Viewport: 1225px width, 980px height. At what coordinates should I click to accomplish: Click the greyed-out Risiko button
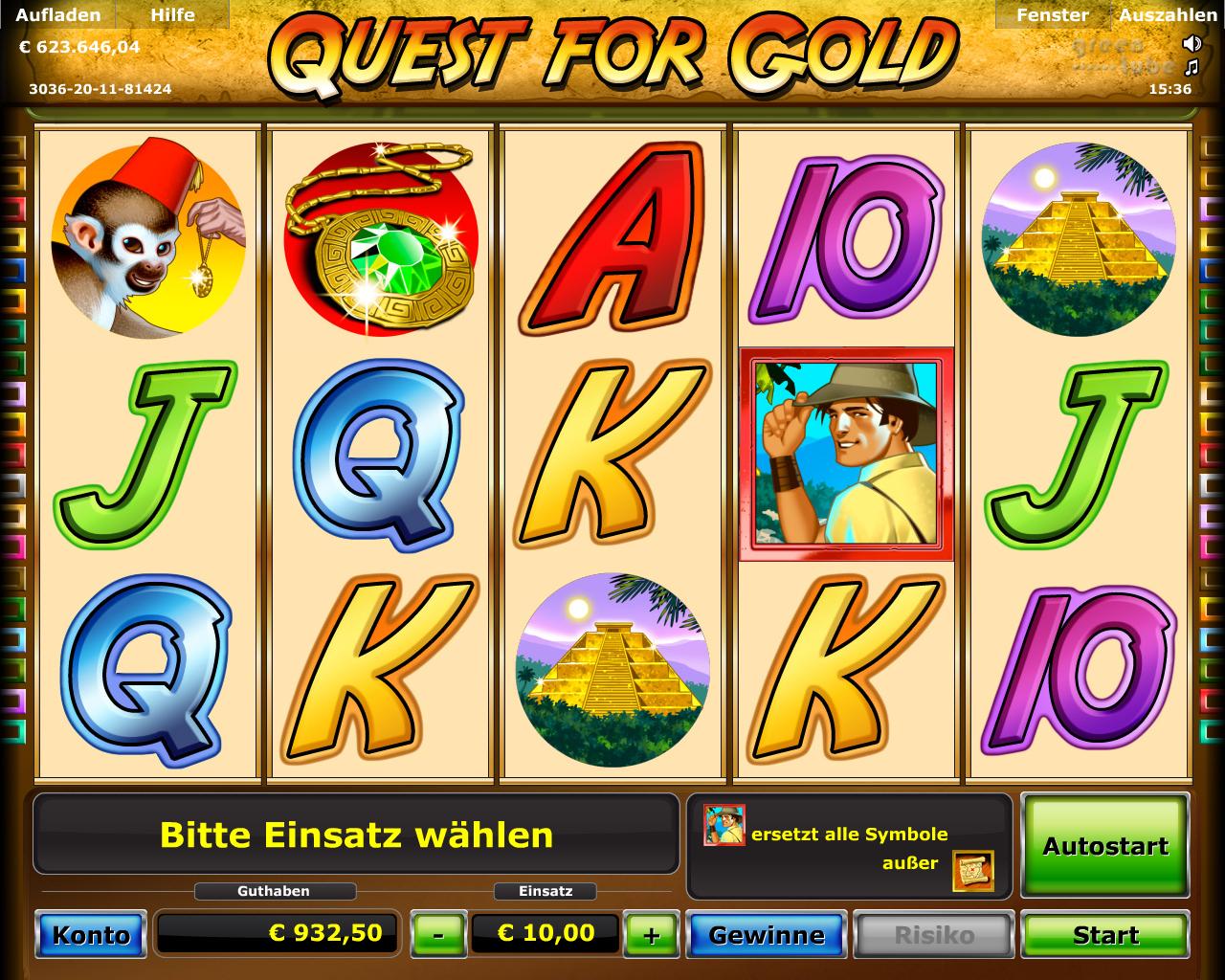coord(933,934)
